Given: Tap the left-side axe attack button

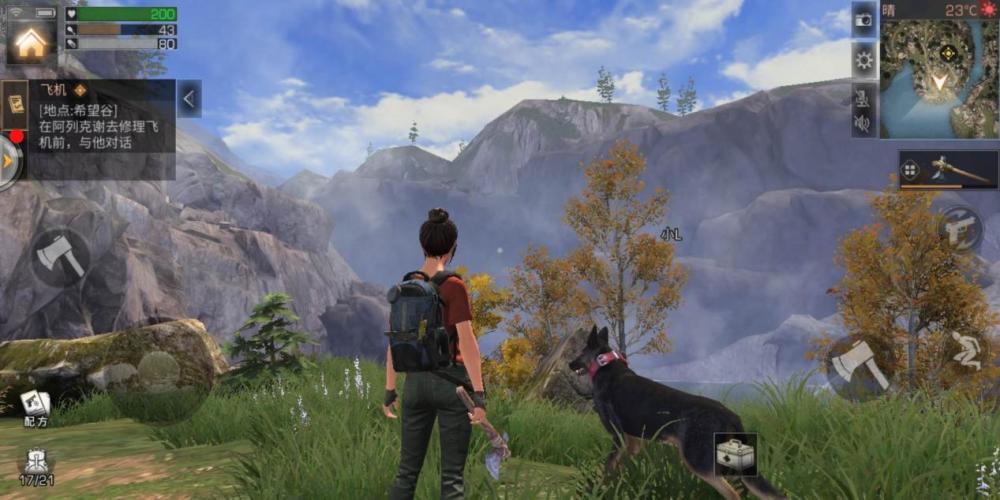Looking at the screenshot, I should coord(59,258).
